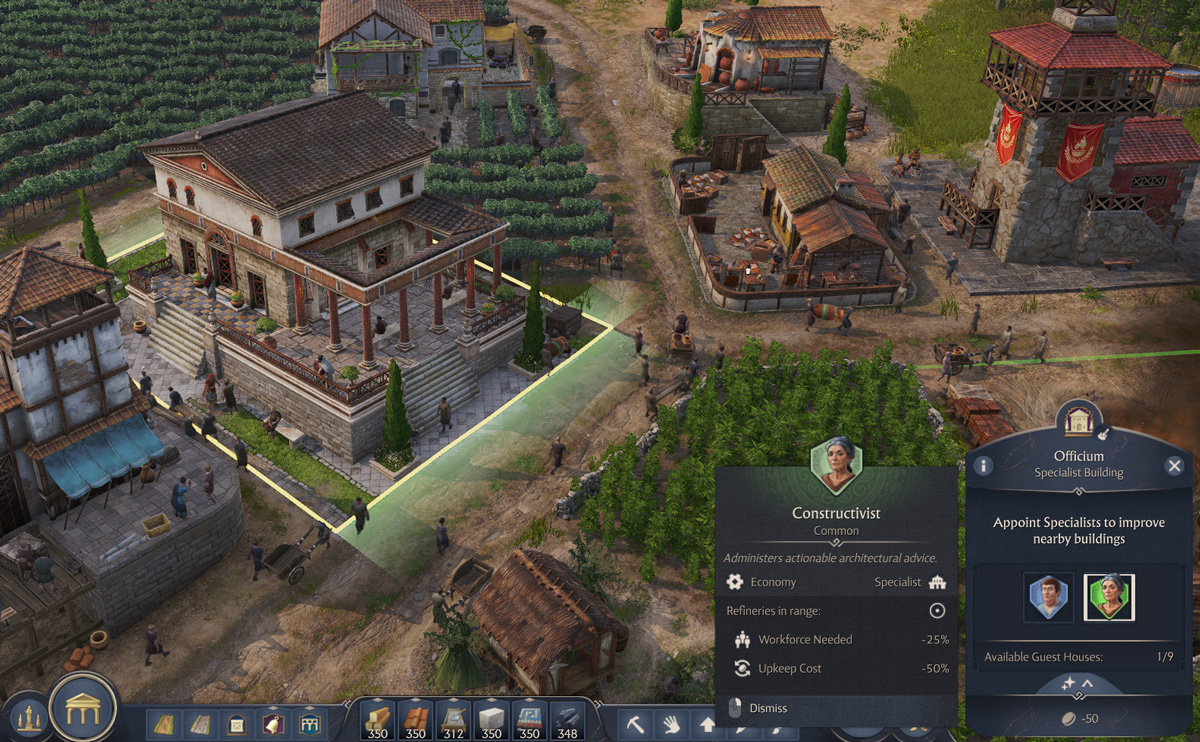The width and height of the screenshot is (1200, 742).
Task: Activate the pickaxe demolish tool
Action: [634, 723]
